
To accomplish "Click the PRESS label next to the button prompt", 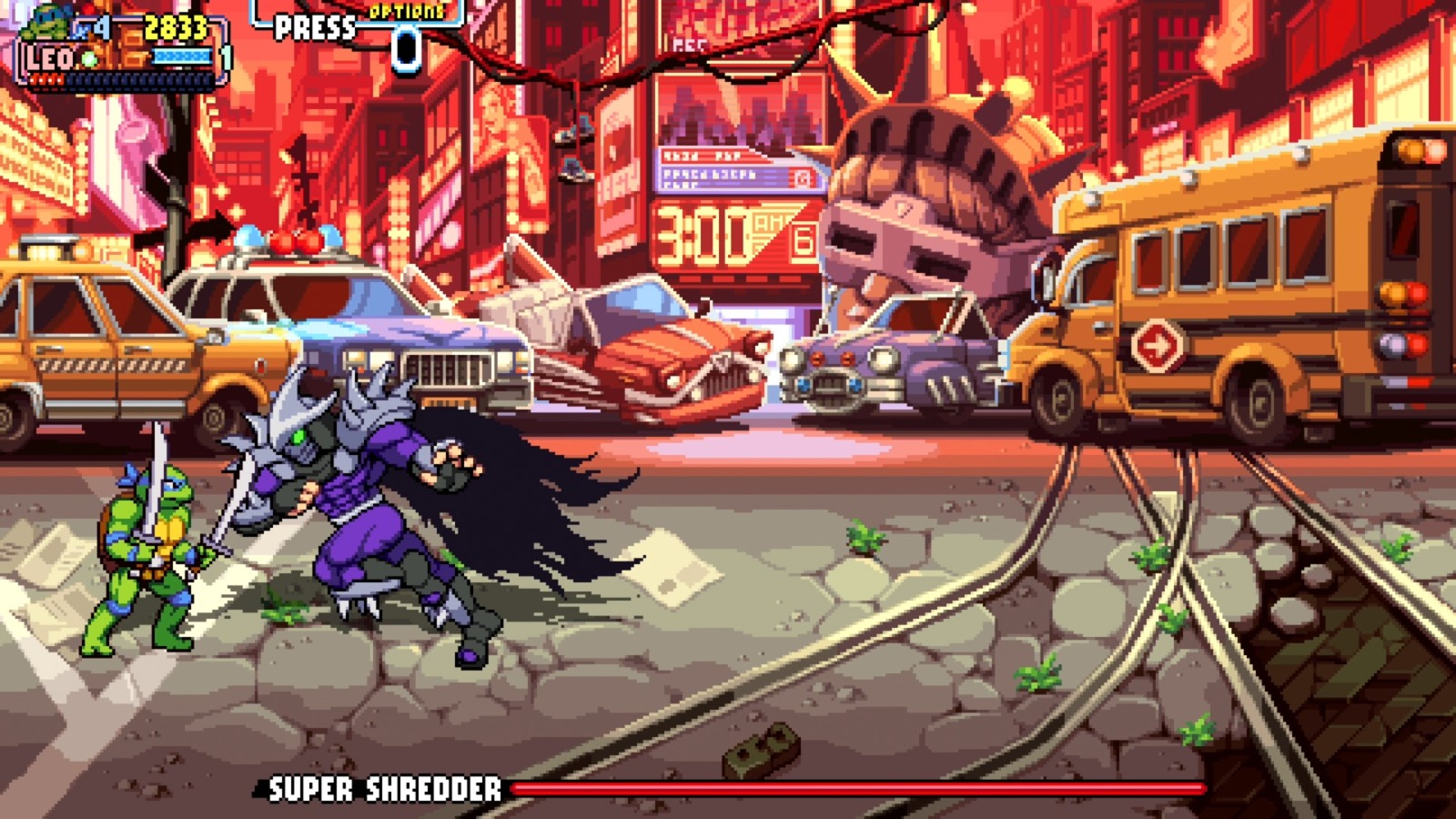I will pyautogui.click(x=314, y=27).
